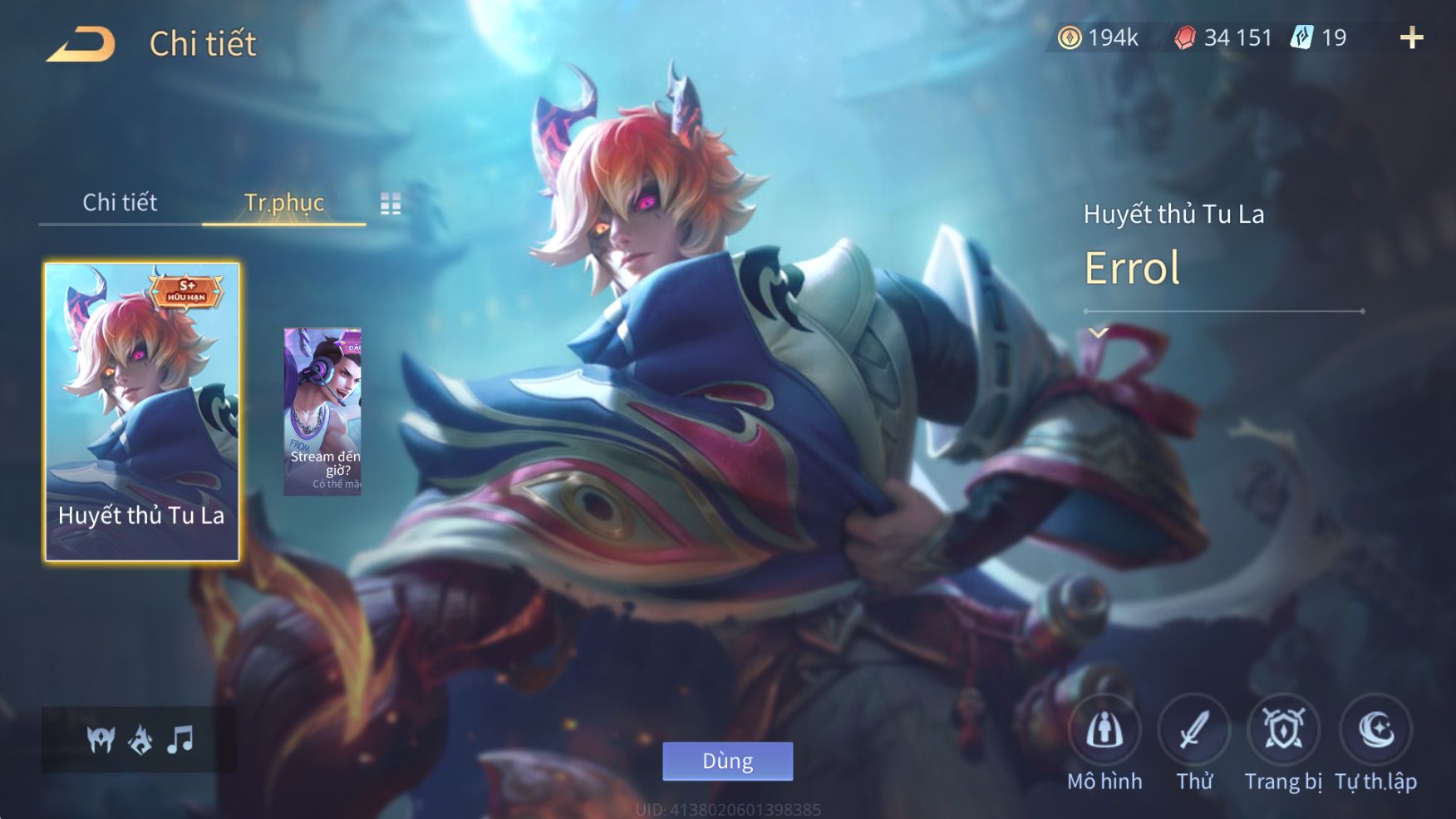
Task: Try the hero with Thử button
Action: pyautogui.click(x=1194, y=731)
